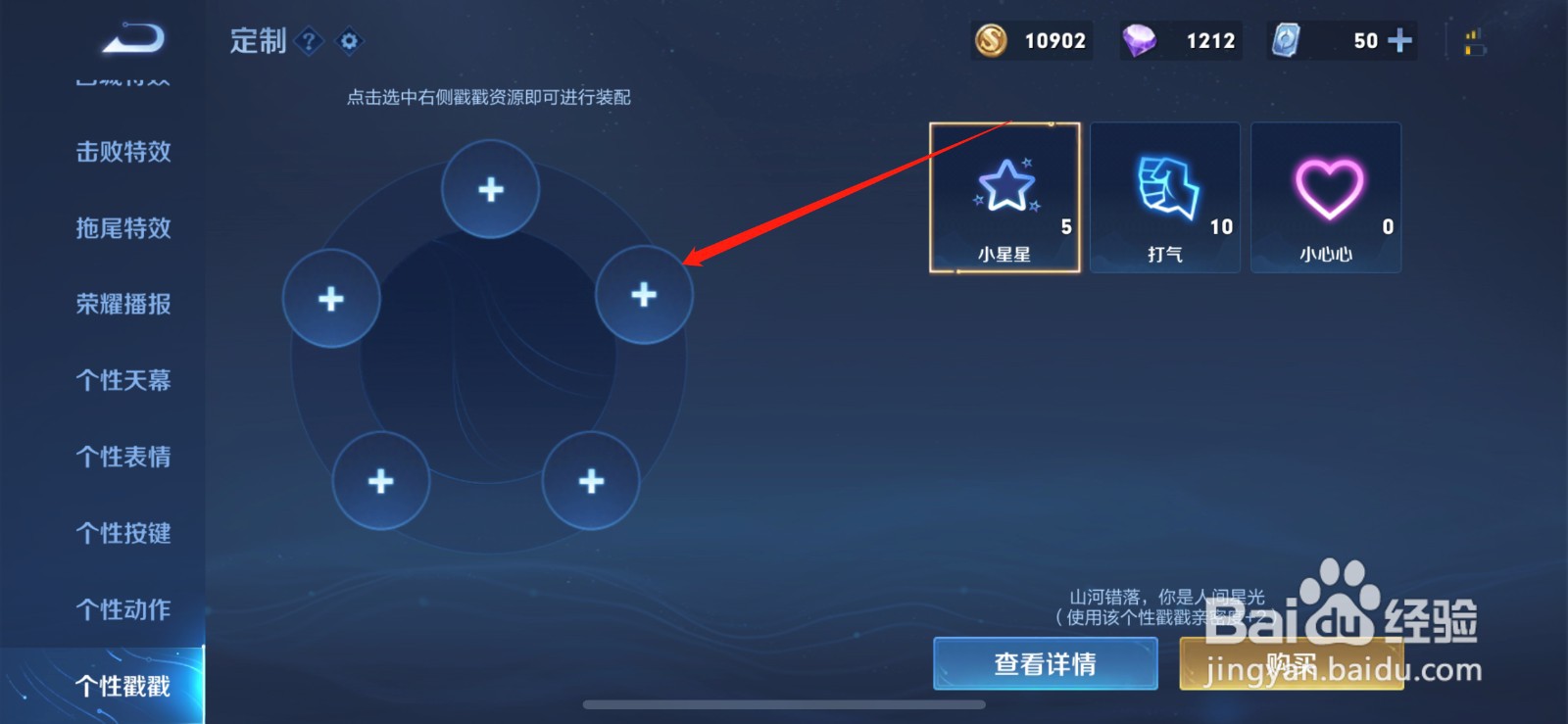Click the gold coin currency icon

993,41
